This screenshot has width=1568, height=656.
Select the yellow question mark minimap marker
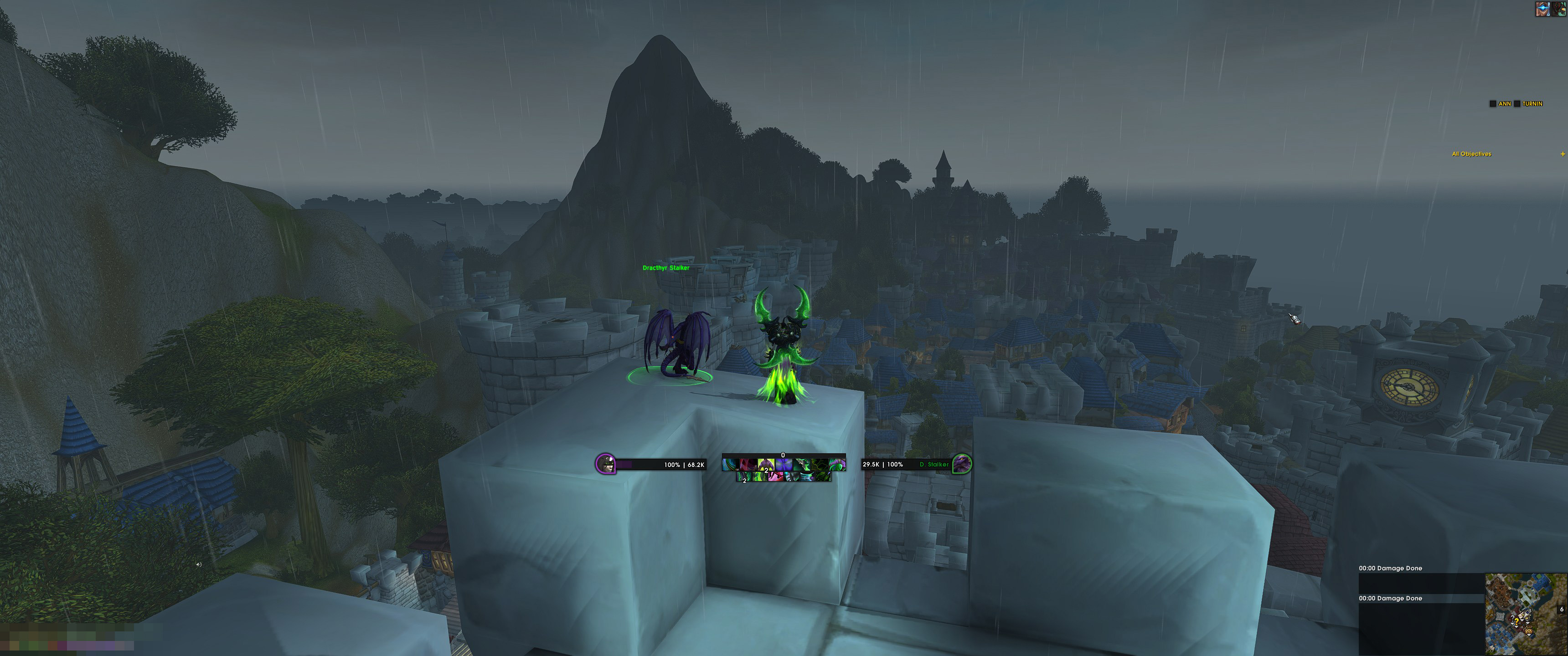click(1517, 622)
